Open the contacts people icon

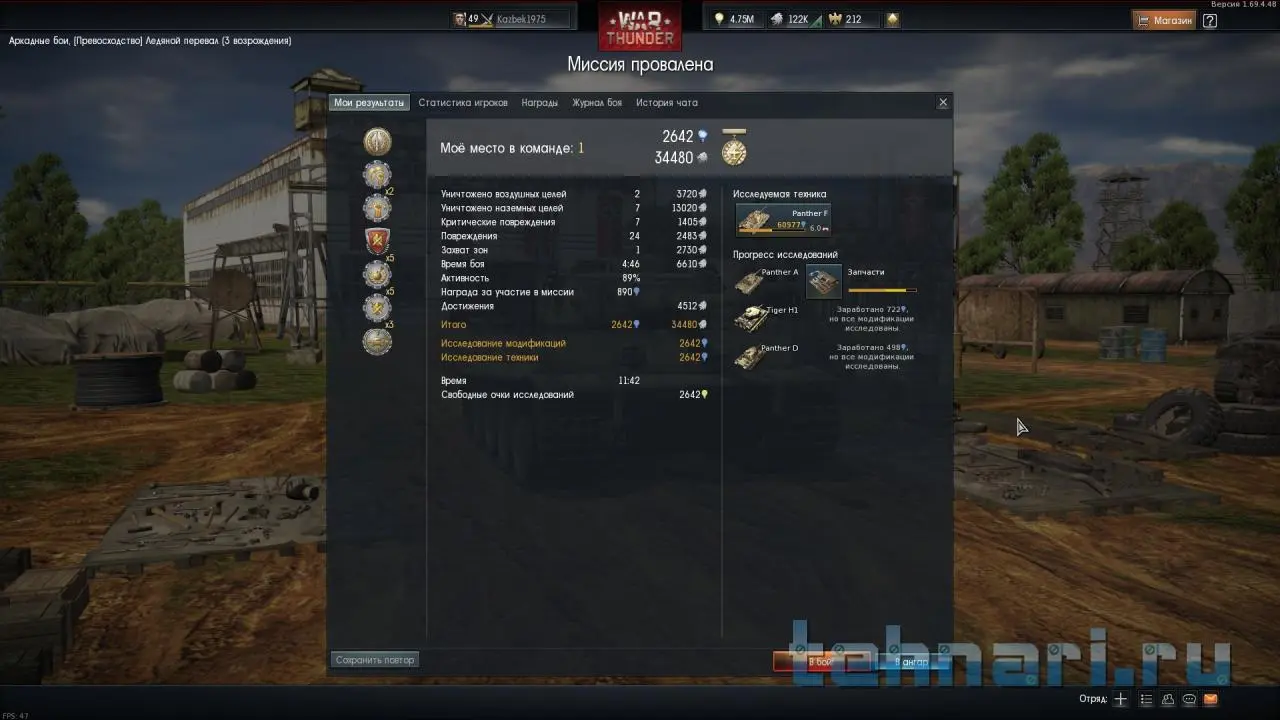click(1168, 699)
